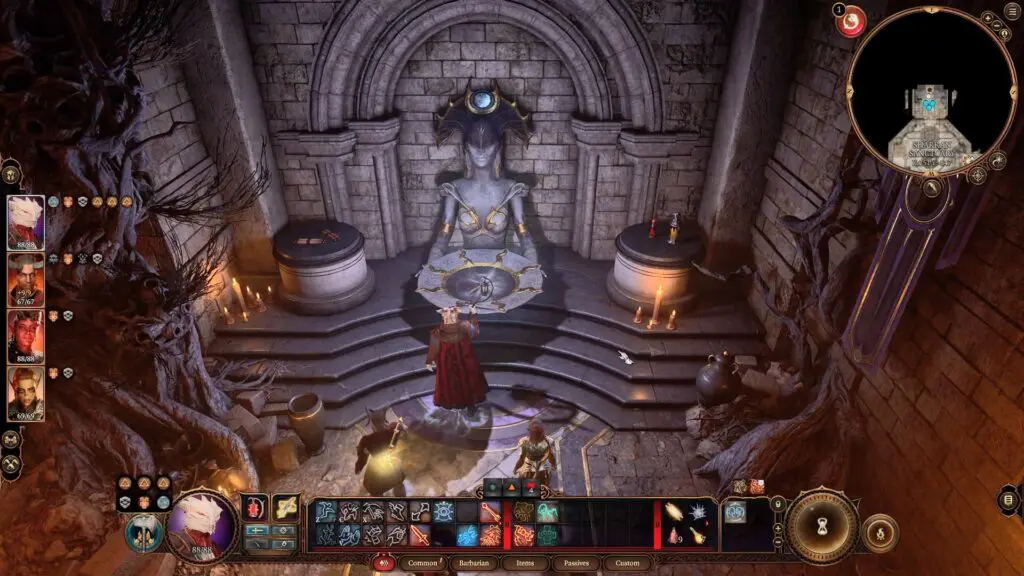Select the white dragonborn party portrait
This screenshot has height=576, width=1024.
tap(25, 221)
